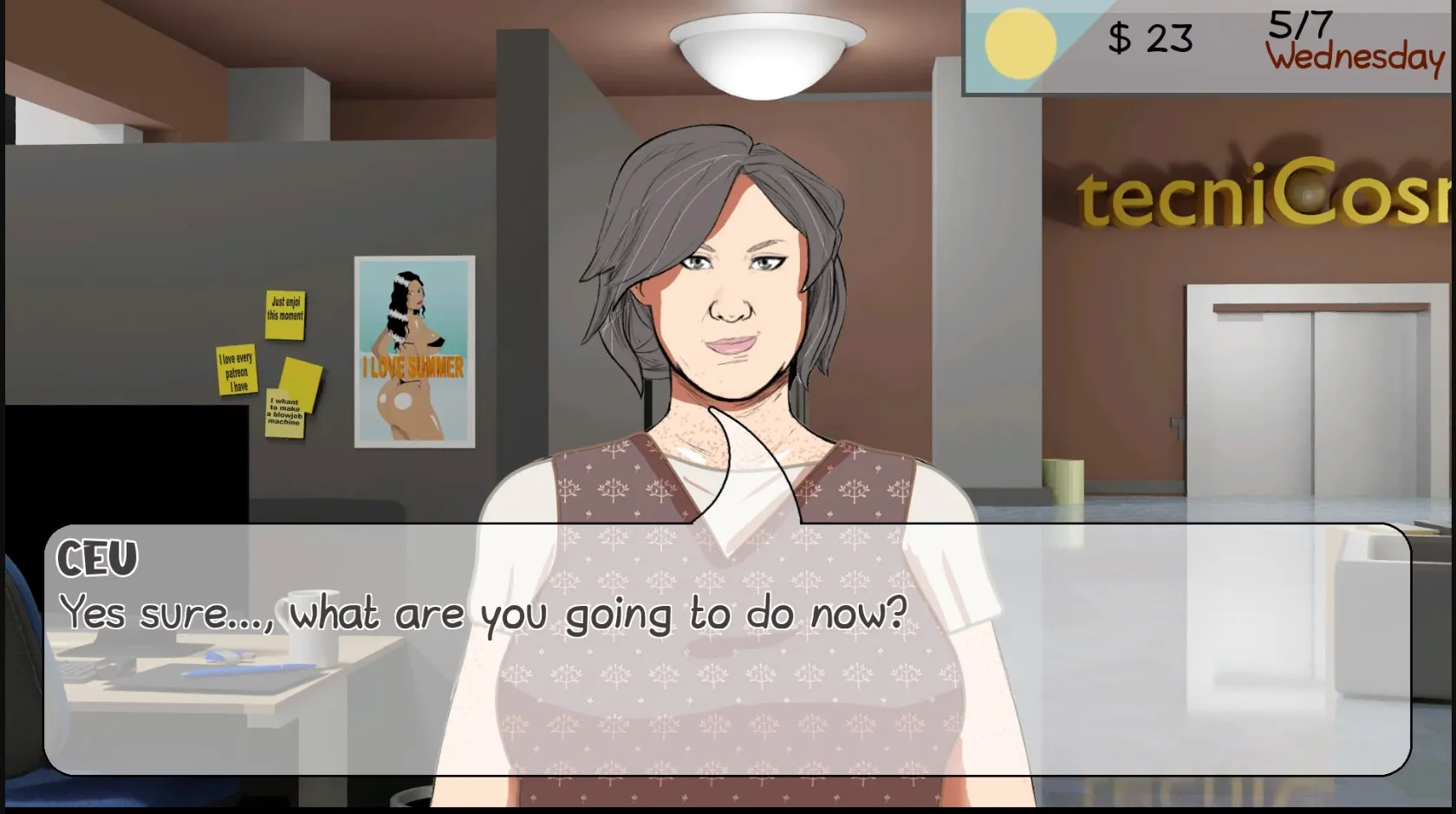
Task: Toggle the 'I love every patreon' sticky note
Action: pos(236,371)
